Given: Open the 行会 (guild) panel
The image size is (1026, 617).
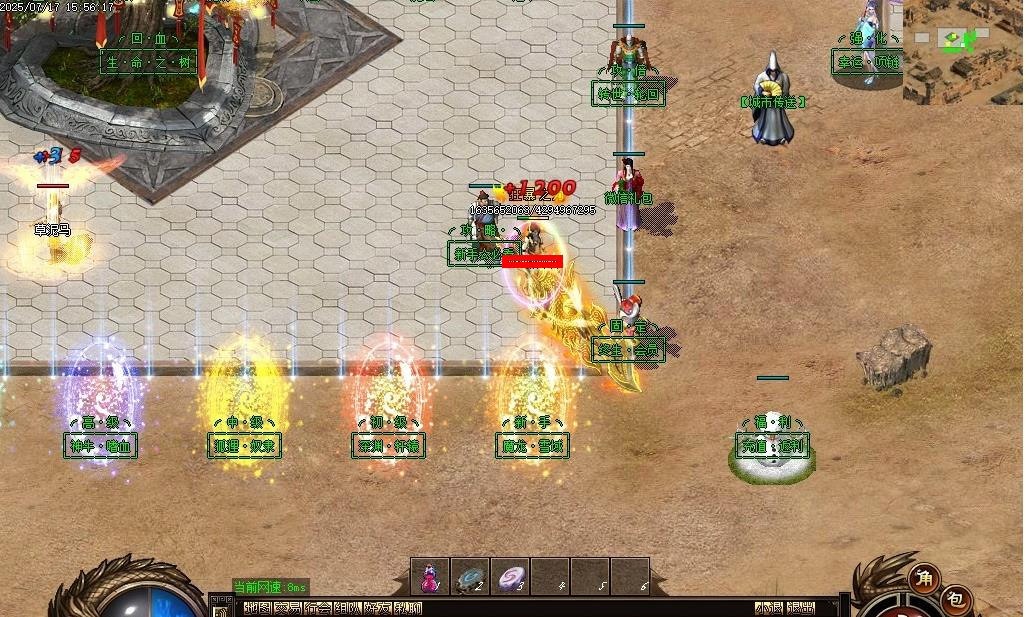Looking at the screenshot, I should [318, 608].
